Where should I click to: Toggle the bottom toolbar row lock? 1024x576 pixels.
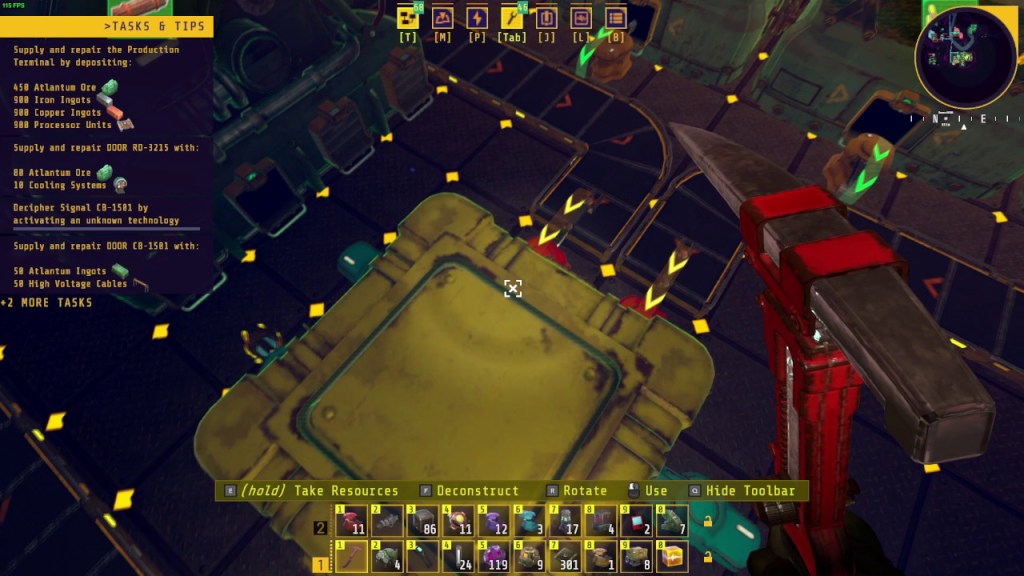(x=709, y=557)
